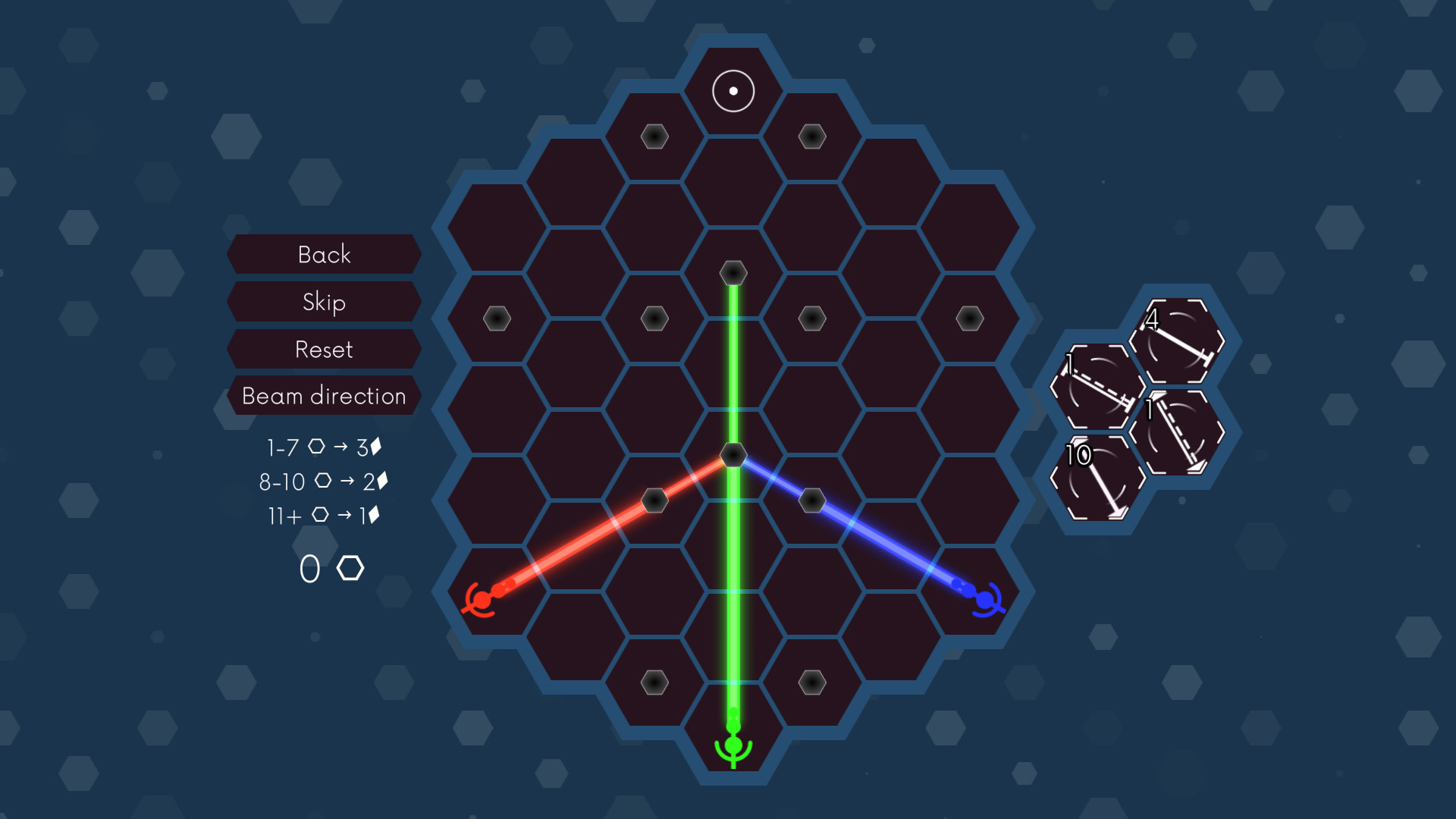This screenshot has width=1456, height=819.
Task: Click Skip to pass this level
Action: coord(324,302)
